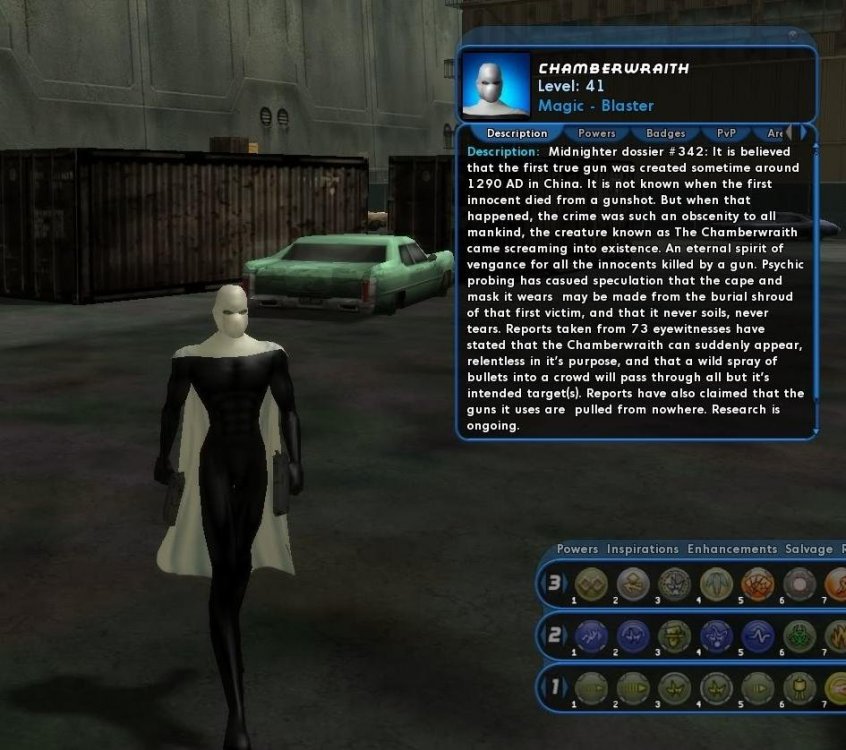Use the hat-and-face power in tray 2 slot 3
Screen dimensions: 846x750
point(675,636)
